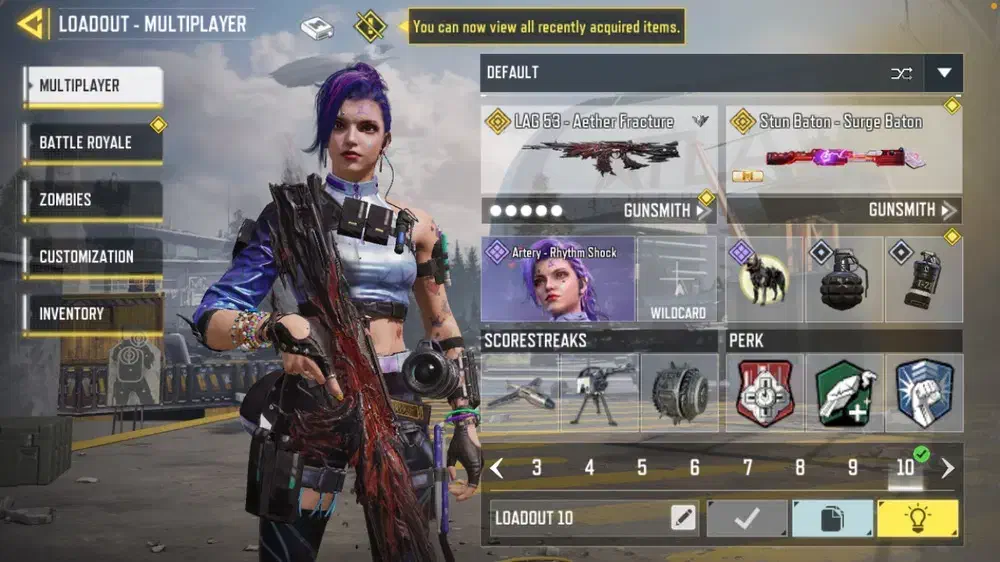Open the Wildcard slot
Screen dimensions: 1000x562
[x=678, y=279]
